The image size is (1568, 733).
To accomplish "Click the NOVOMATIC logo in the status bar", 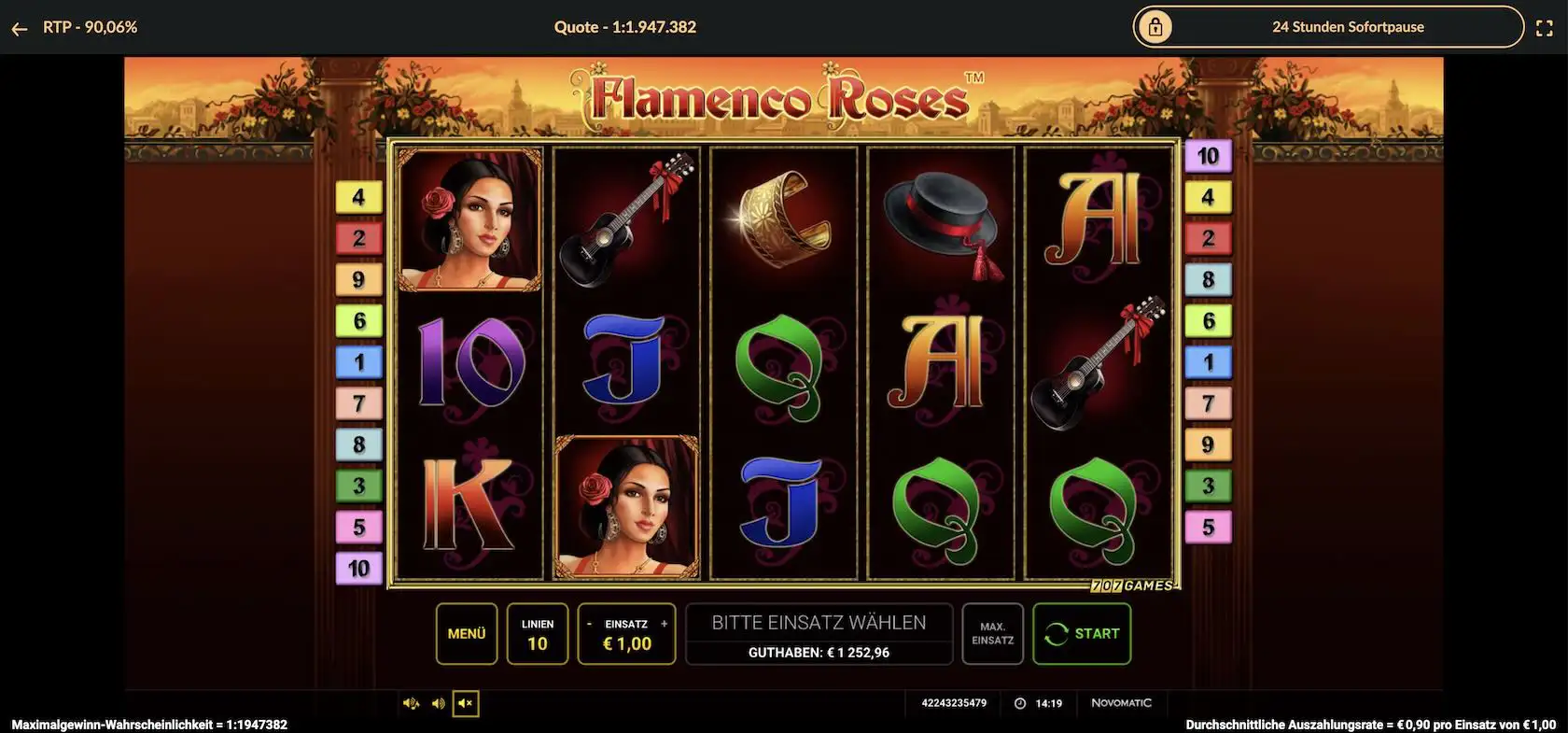I will tap(1122, 702).
